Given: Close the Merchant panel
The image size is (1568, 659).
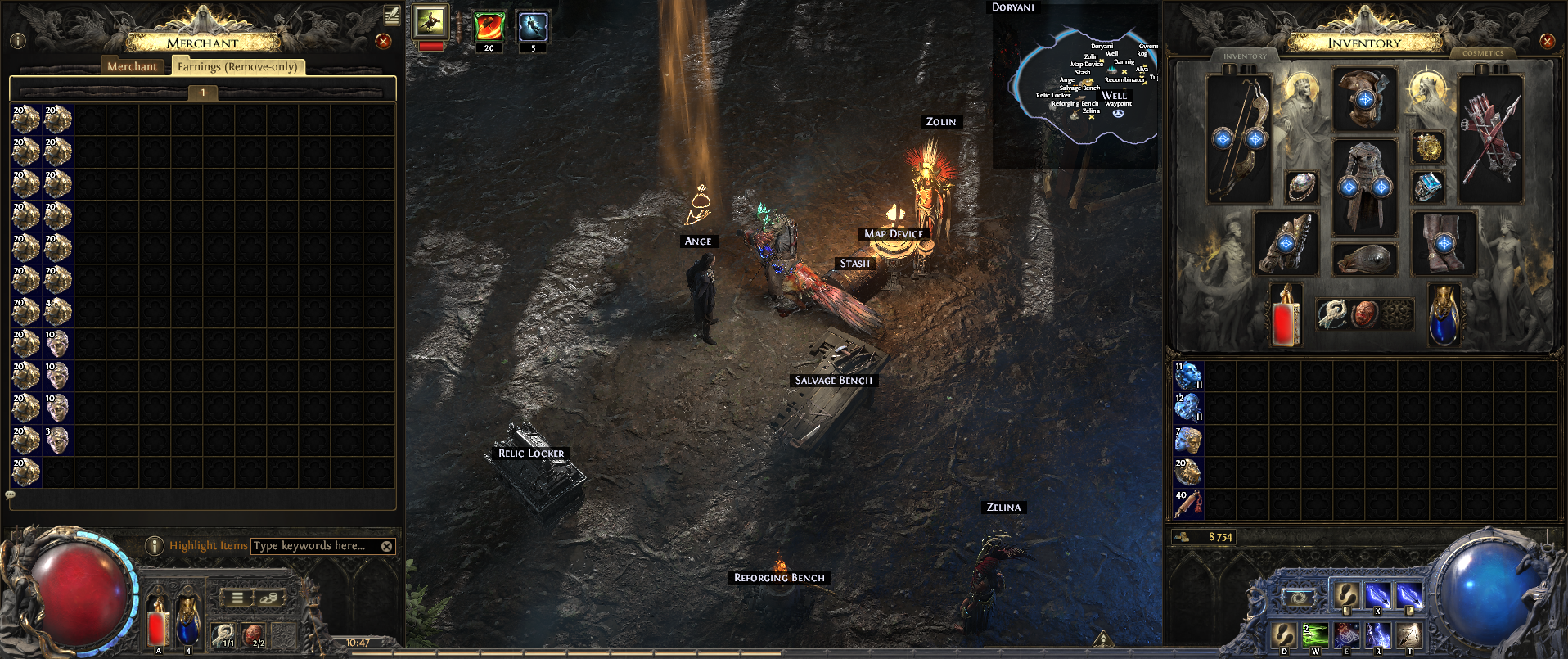Looking at the screenshot, I should point(383,41).
